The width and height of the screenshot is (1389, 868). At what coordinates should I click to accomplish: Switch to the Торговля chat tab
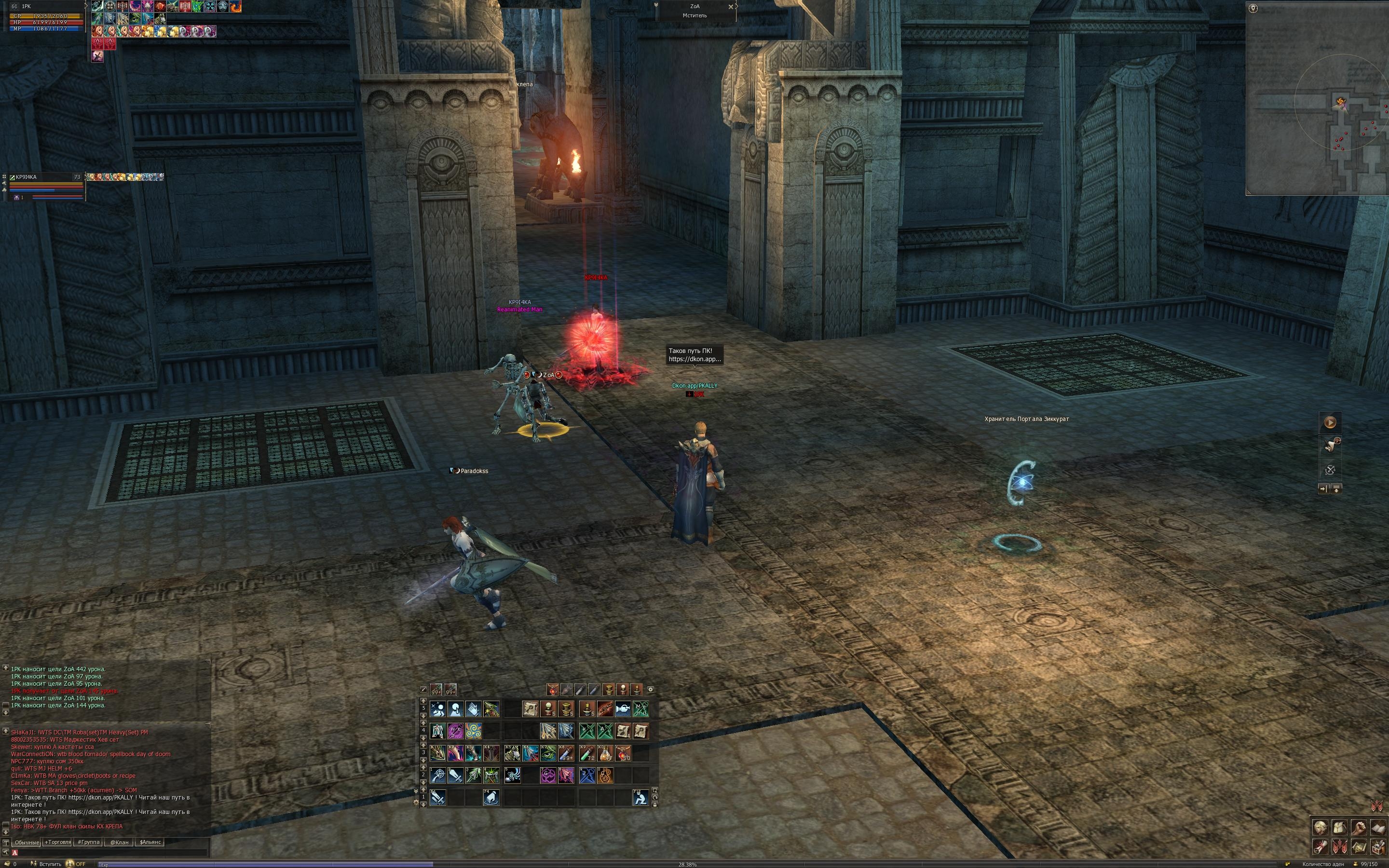point(58,842)
